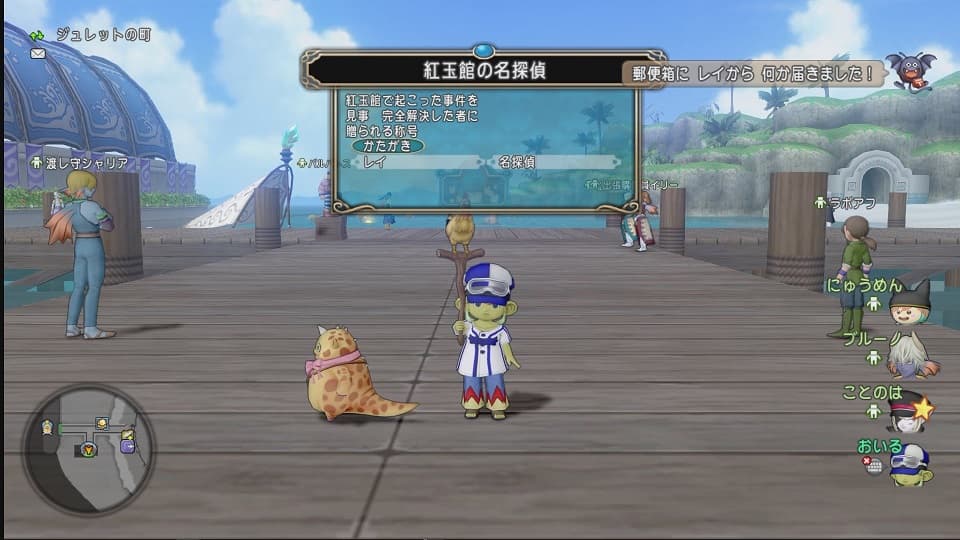Click the 紅玉館の名探偵 title header

pyautogui.click(x=484, y=71)
